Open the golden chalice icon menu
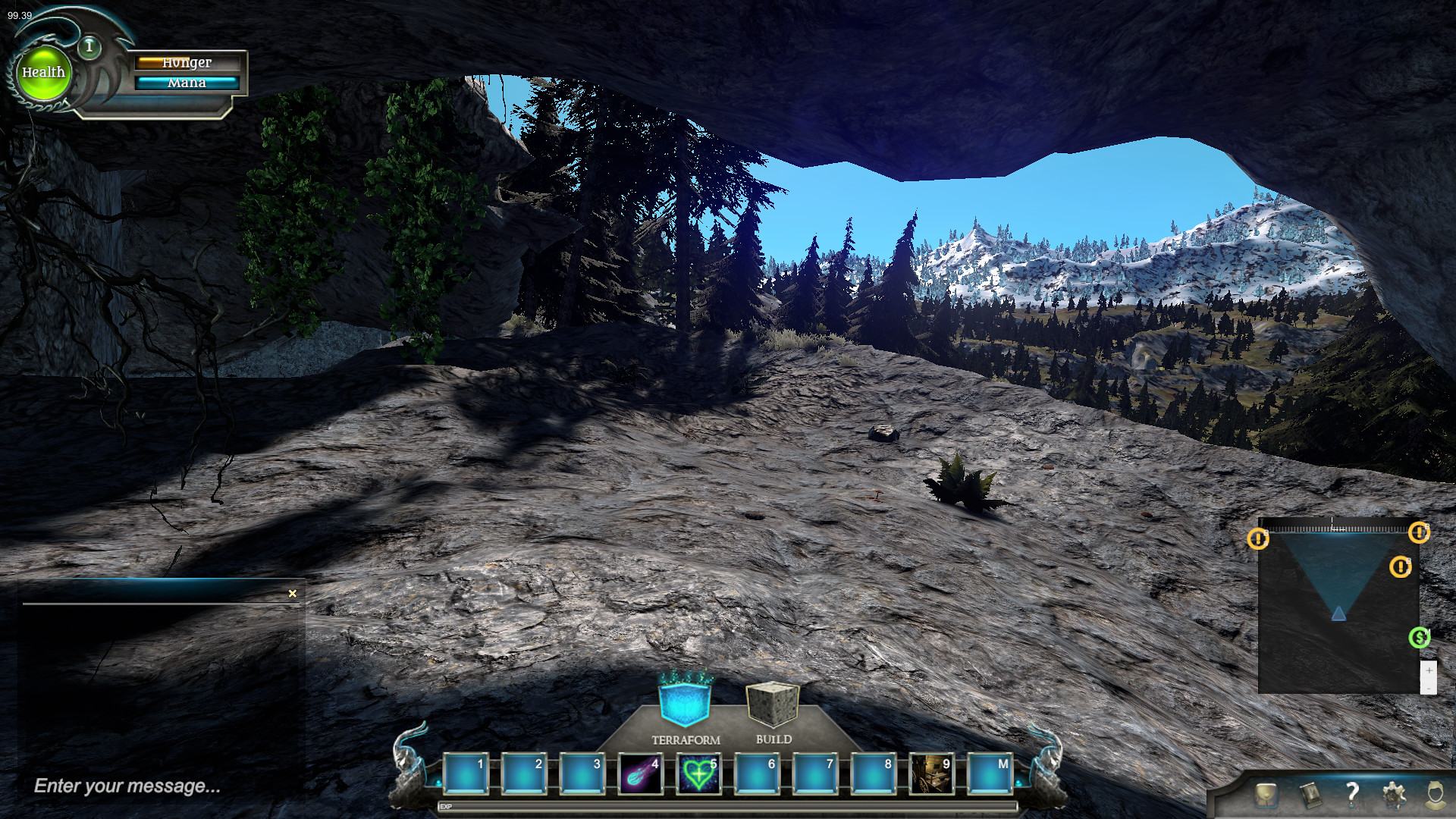 point(1265,794)
